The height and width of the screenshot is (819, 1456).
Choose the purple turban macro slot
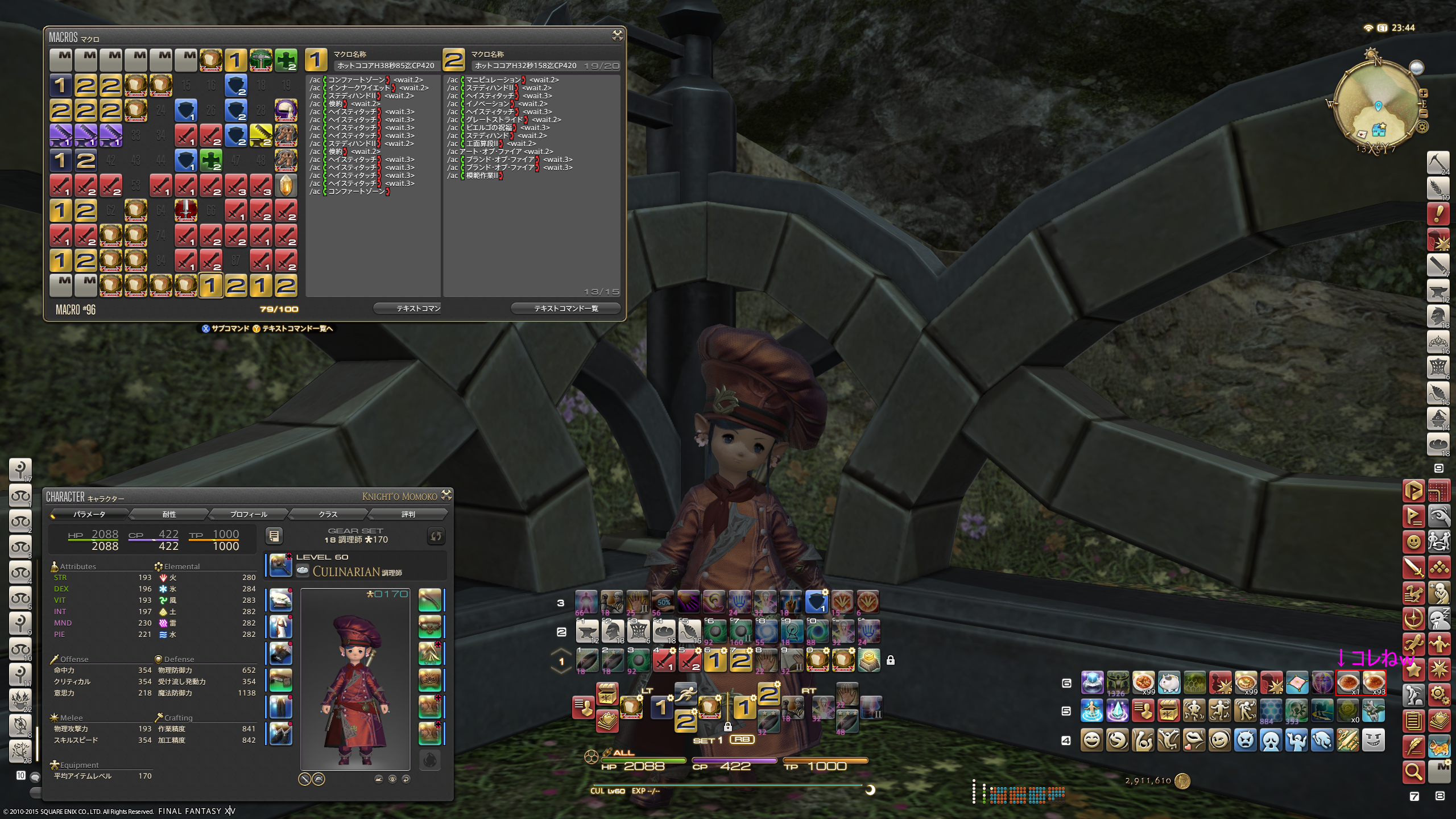(x=286, y=110)
